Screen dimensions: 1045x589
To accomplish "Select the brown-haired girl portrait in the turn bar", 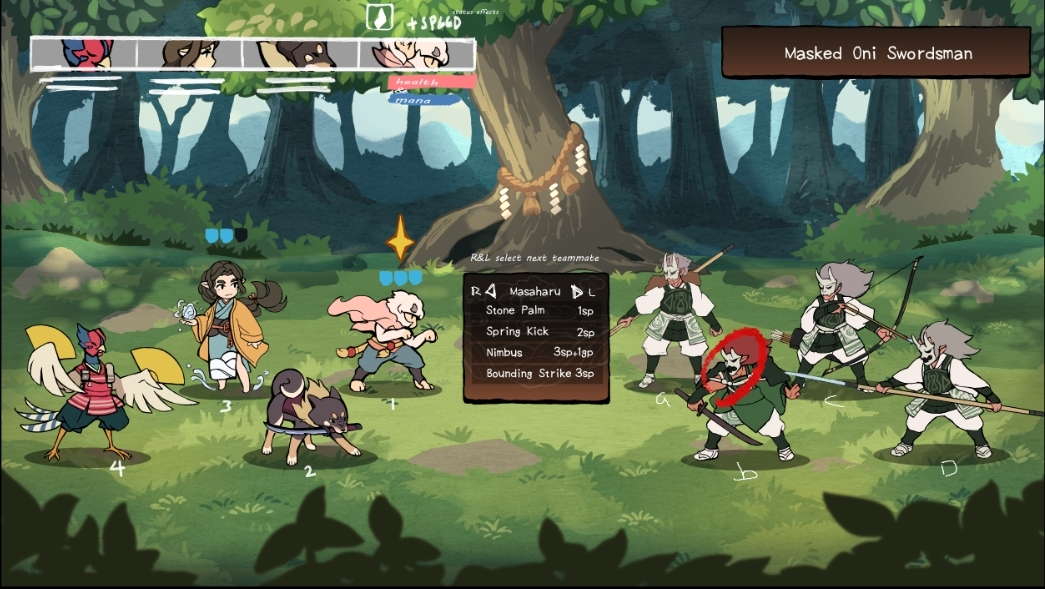I will (x=192, y=53).
